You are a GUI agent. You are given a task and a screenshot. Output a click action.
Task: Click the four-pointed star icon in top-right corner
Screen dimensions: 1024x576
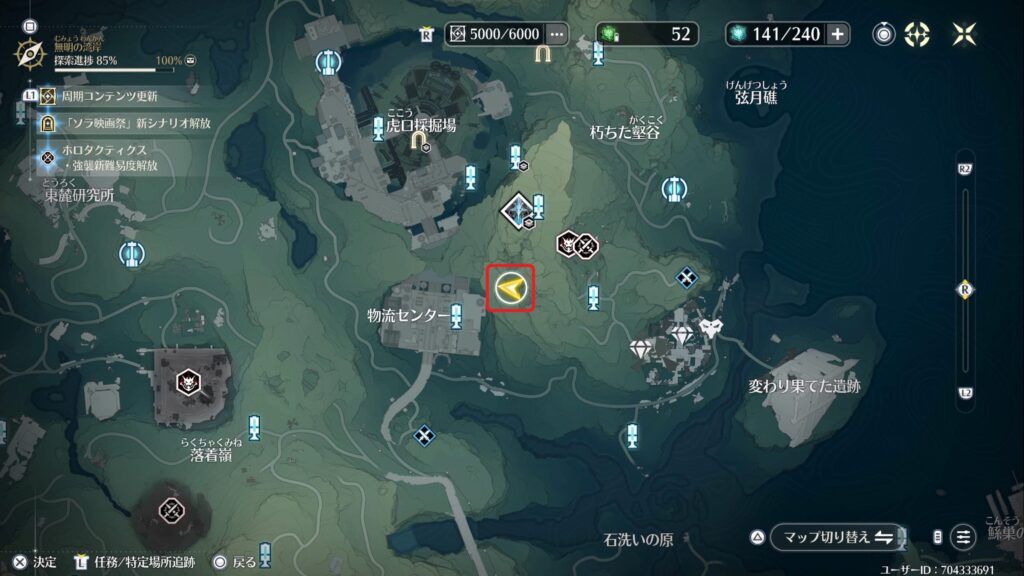965,34
